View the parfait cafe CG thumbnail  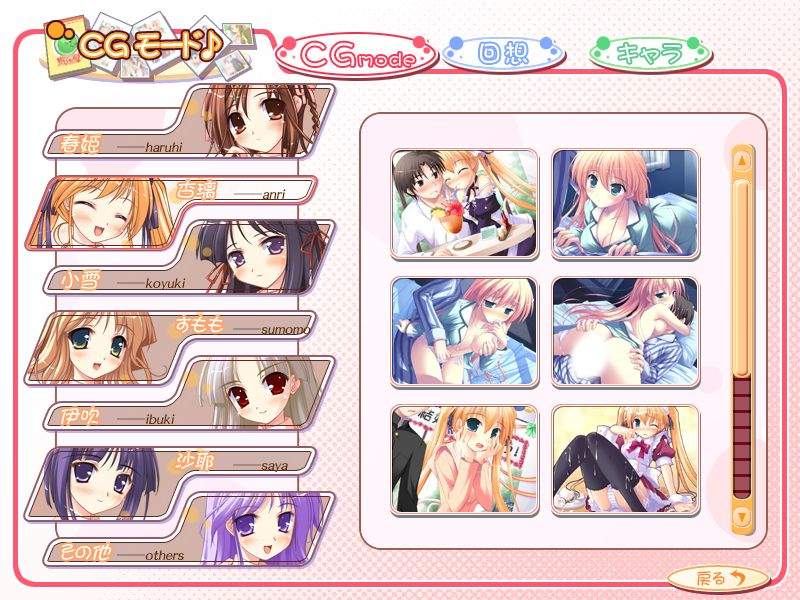click(464, 204)
